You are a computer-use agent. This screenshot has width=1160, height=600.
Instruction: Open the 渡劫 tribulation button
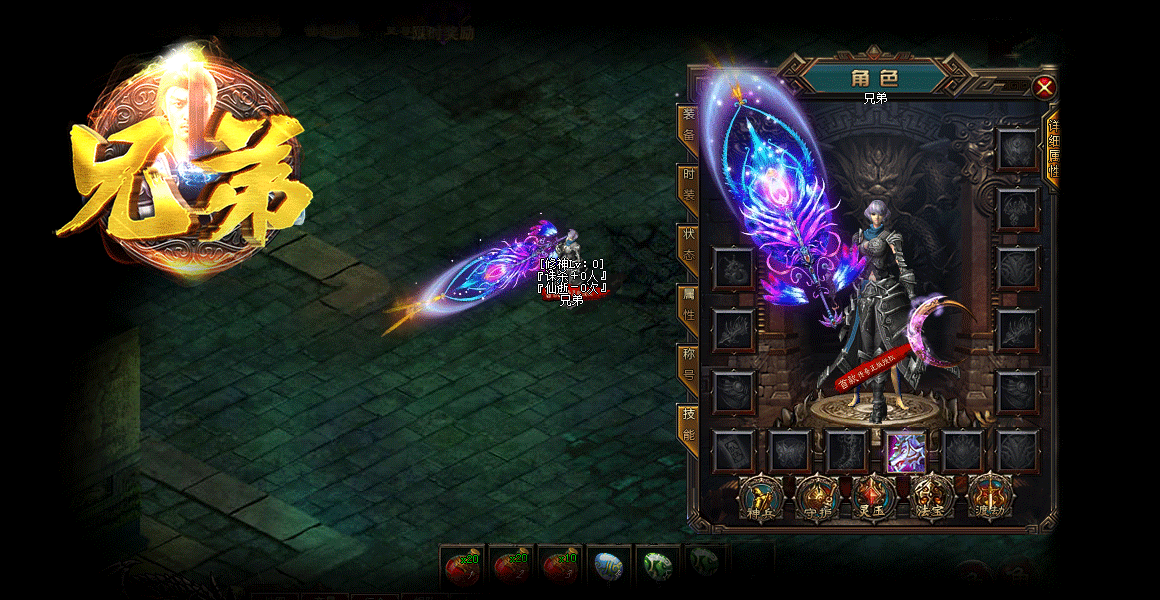(x=990, y=497)
